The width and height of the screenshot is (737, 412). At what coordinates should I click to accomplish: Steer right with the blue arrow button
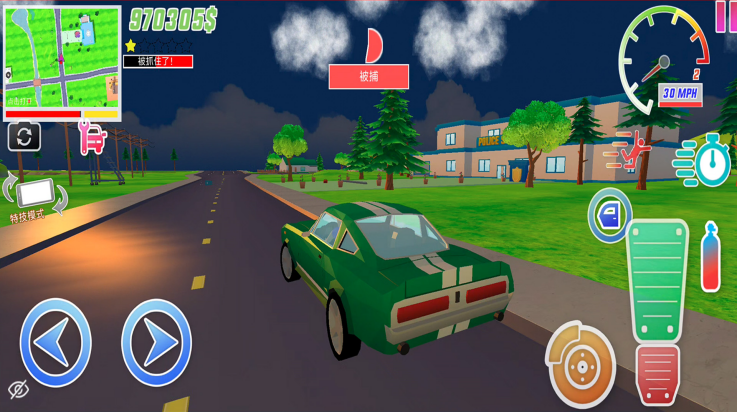coord(156,342)
